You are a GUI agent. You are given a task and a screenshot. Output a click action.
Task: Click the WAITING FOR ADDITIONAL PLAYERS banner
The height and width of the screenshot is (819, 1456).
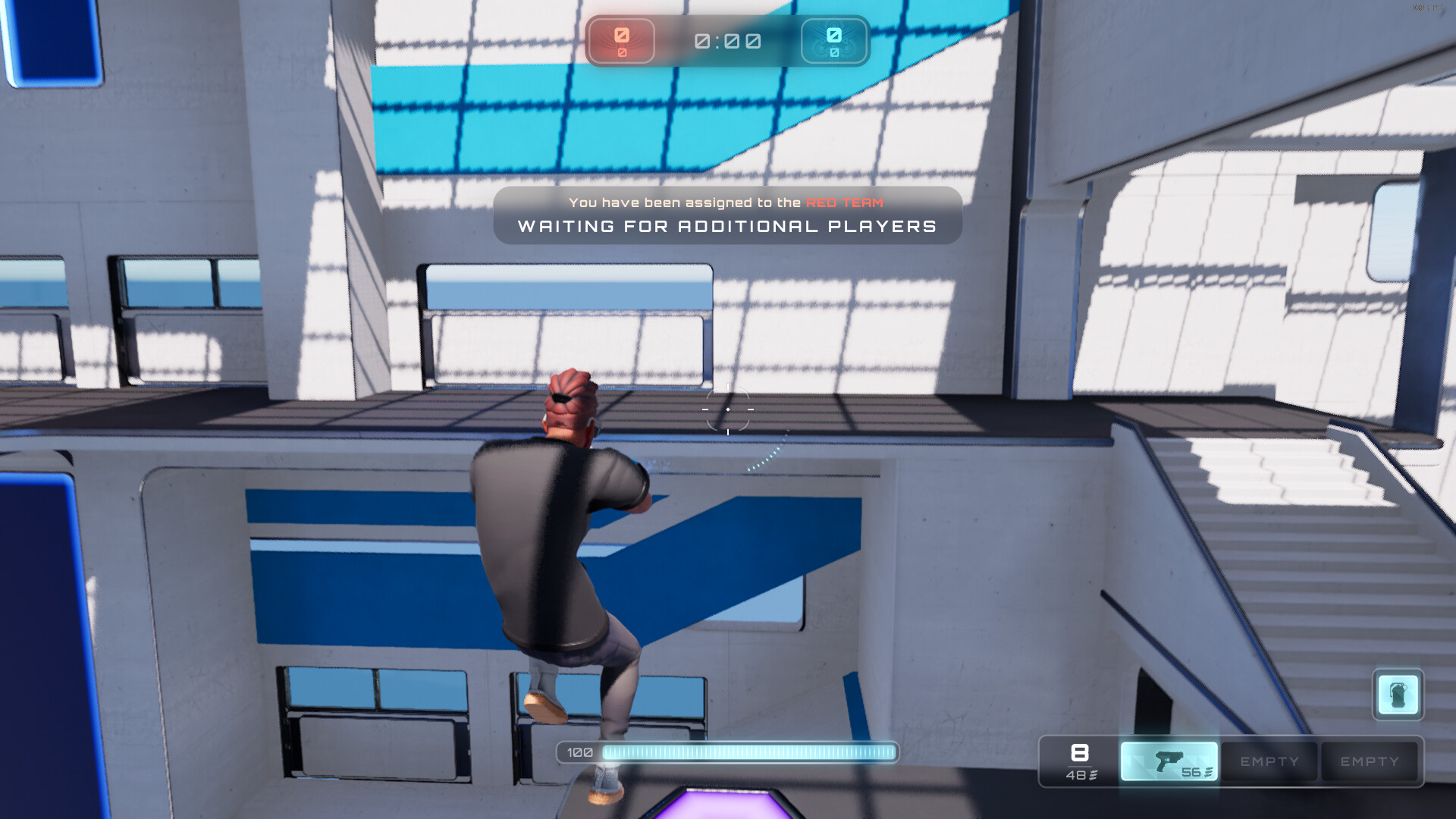[726, 226]
